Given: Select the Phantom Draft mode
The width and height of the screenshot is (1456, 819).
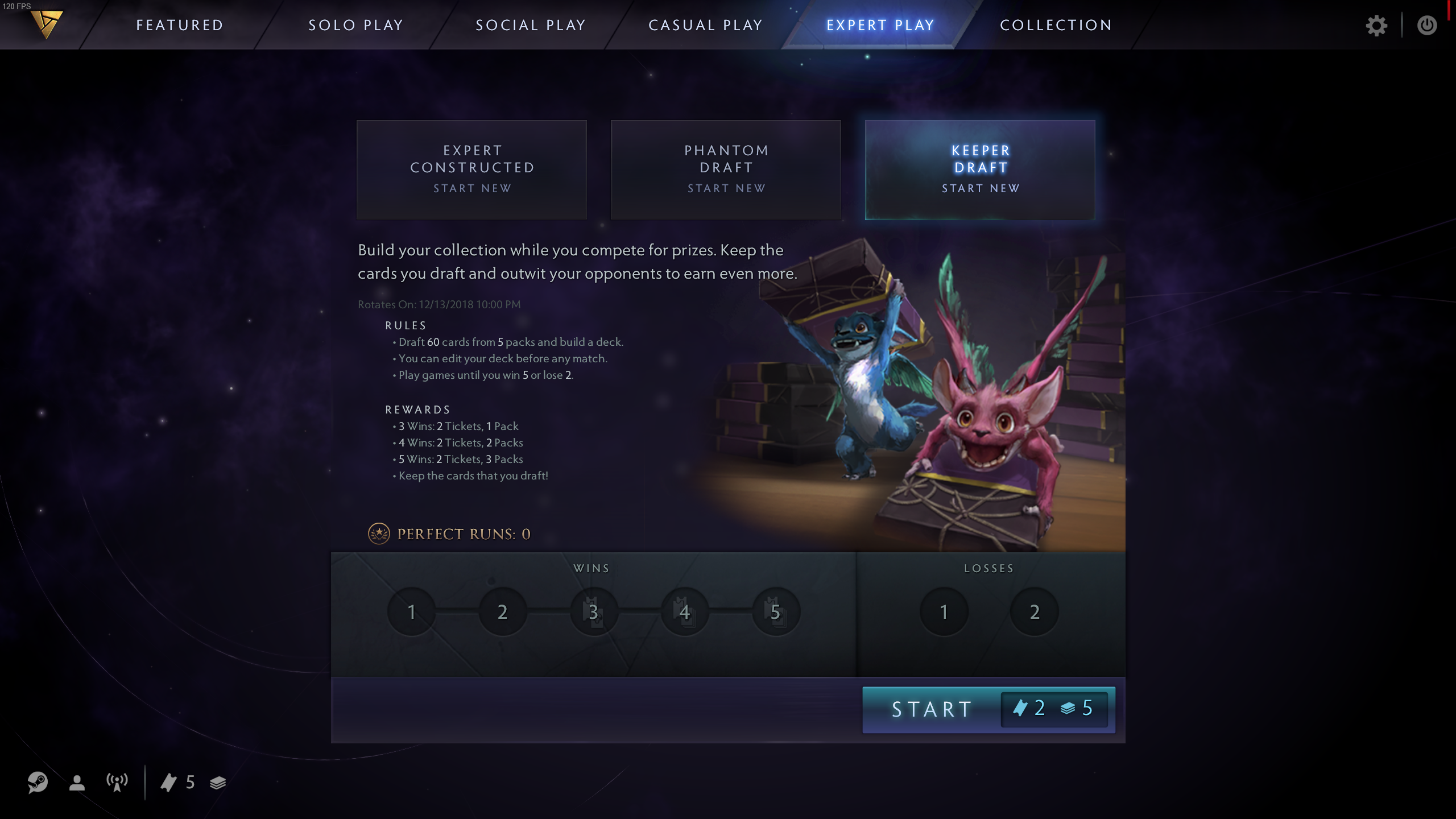Looking at the screenshot, I should pyautogui.click(x=726, y=169).
